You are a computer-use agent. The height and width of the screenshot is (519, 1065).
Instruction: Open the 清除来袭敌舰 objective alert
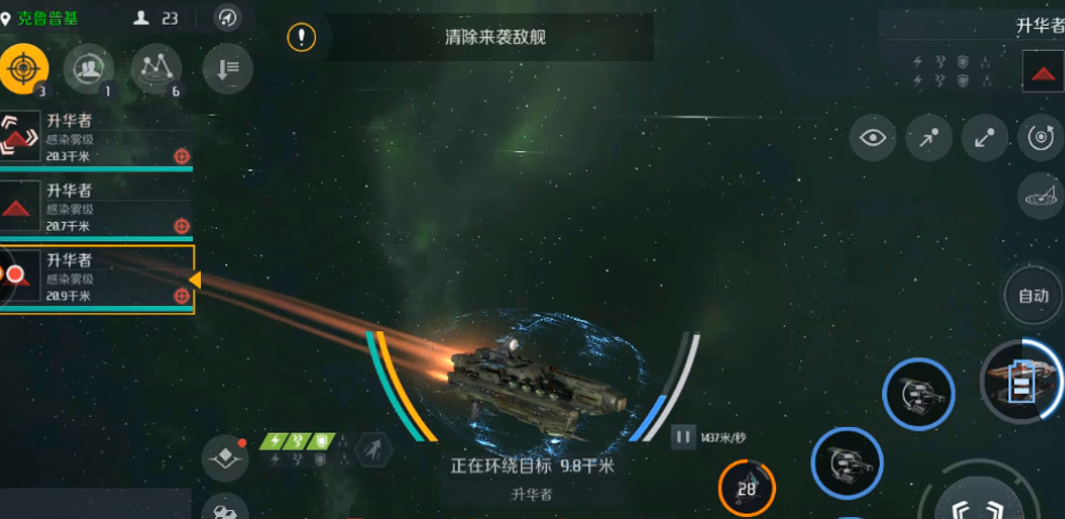[x=302, y=38]
